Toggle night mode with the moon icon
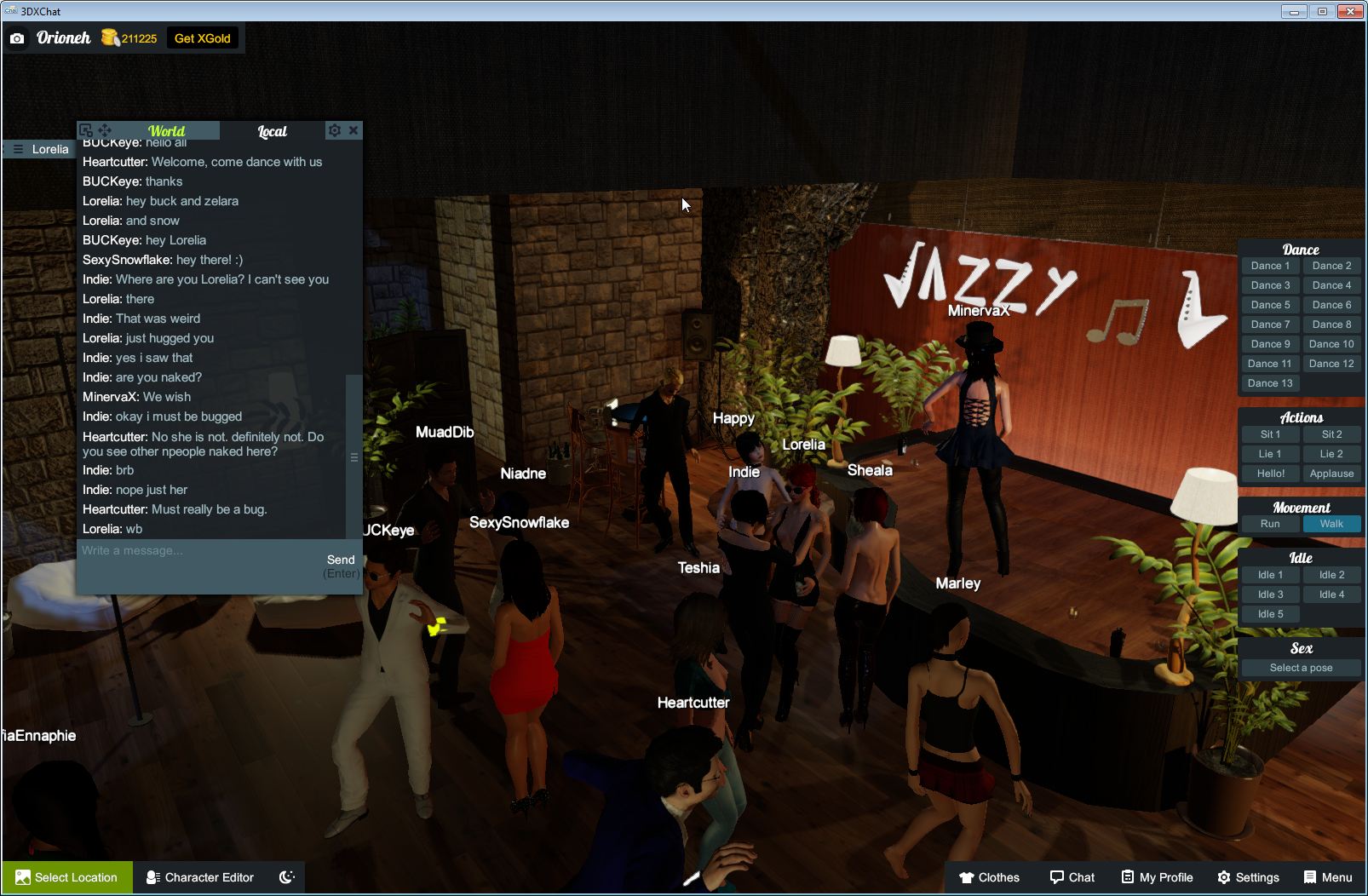Viewport: 1368px width, 896px height. point(286,877)
